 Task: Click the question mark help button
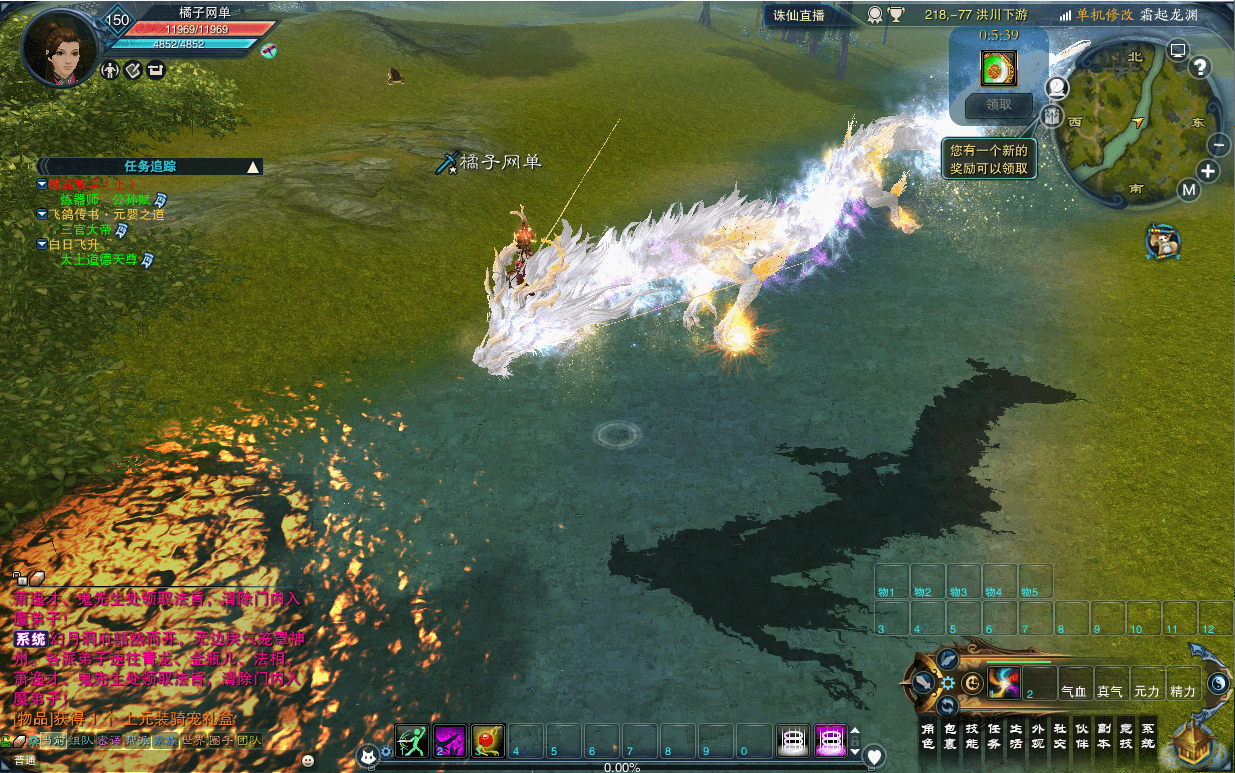pyautogui.click(x=1200, y=67)
